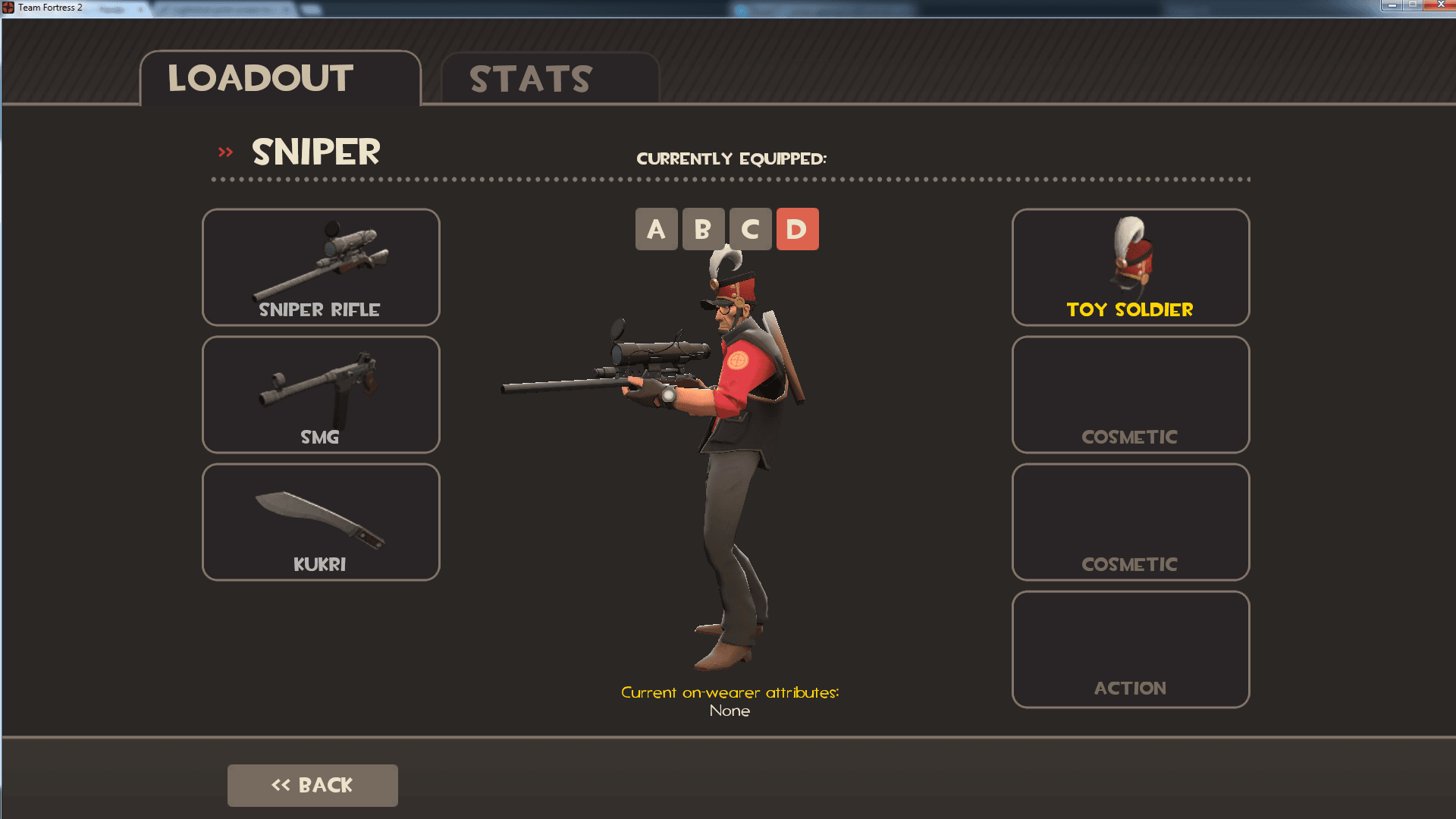Select the SMG secondary weapon slot
This screenshot has height=819, width=1456.
tap(320, 394)
